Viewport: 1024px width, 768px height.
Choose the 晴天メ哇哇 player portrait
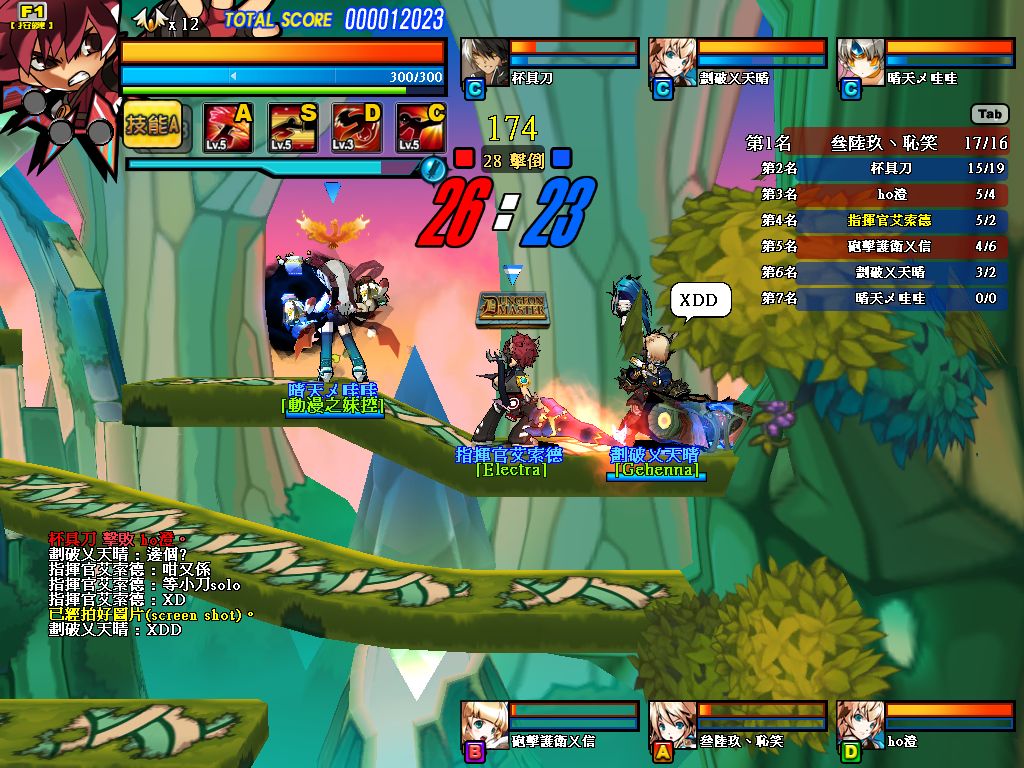860,62
